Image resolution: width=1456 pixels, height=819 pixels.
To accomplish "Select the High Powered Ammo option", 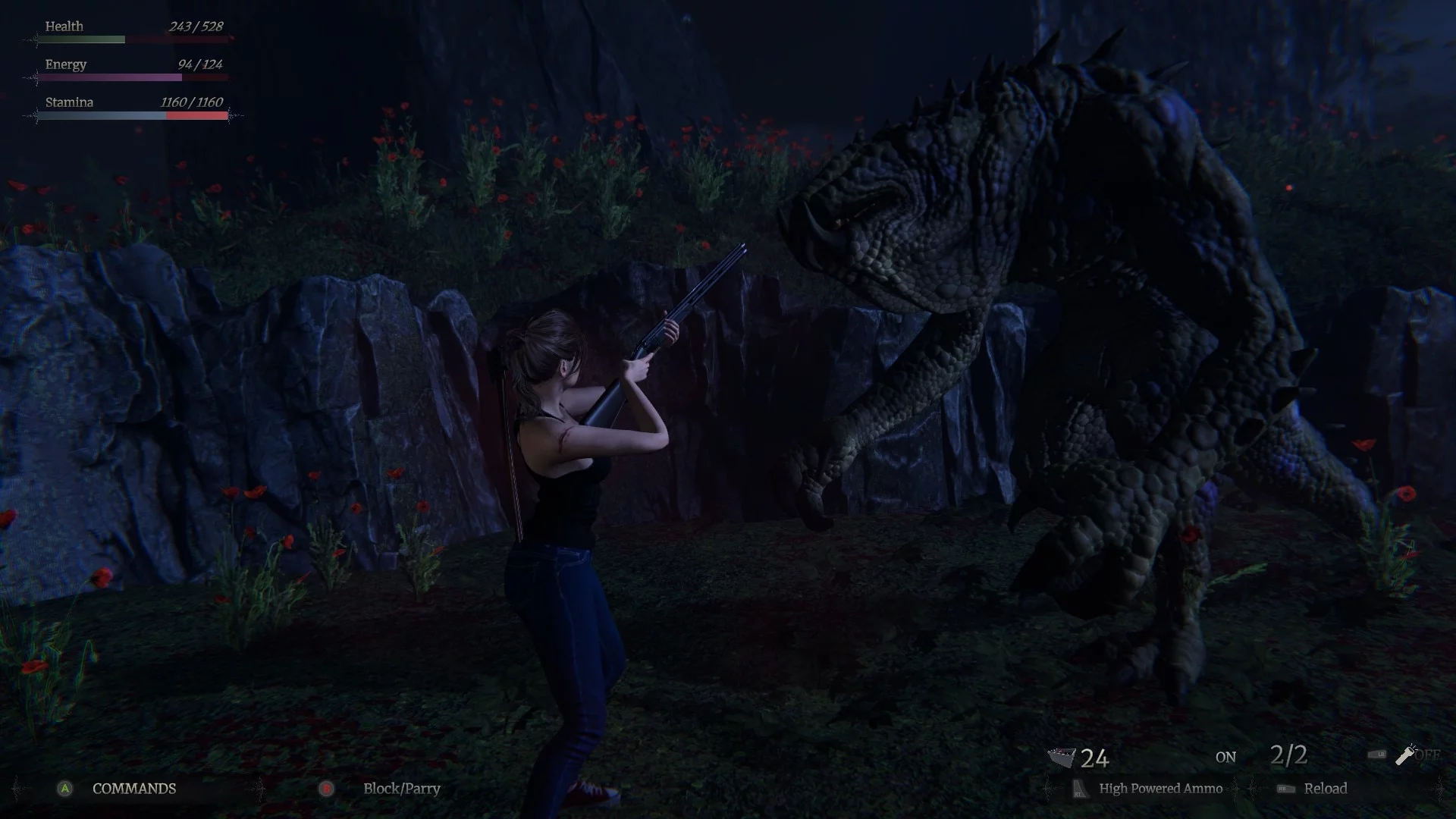I will (x=1160, y=789).
